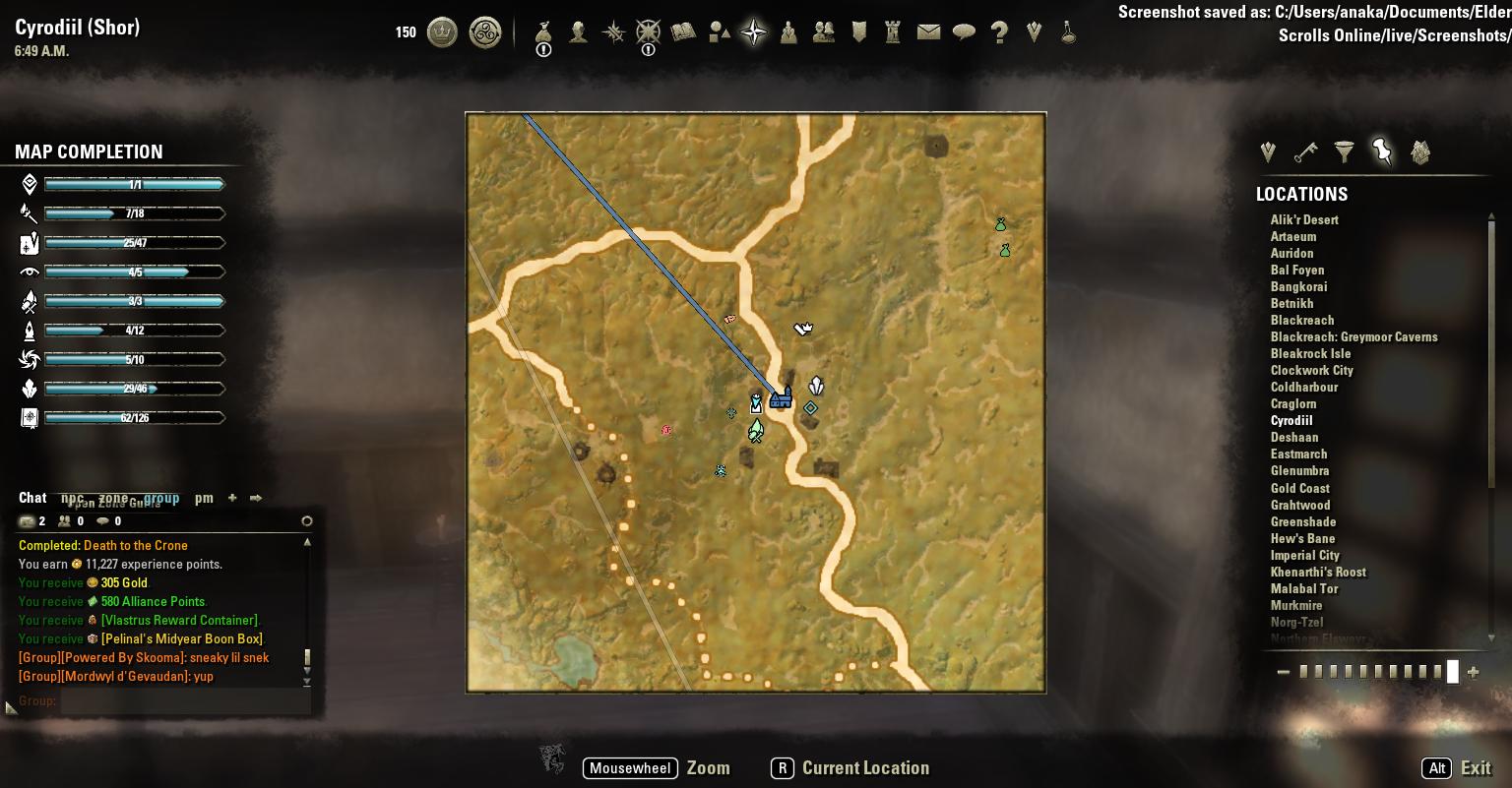Viewport: 1512px width, 788px height.
Task: Open the Crown Crates menu
Action: 484,32
